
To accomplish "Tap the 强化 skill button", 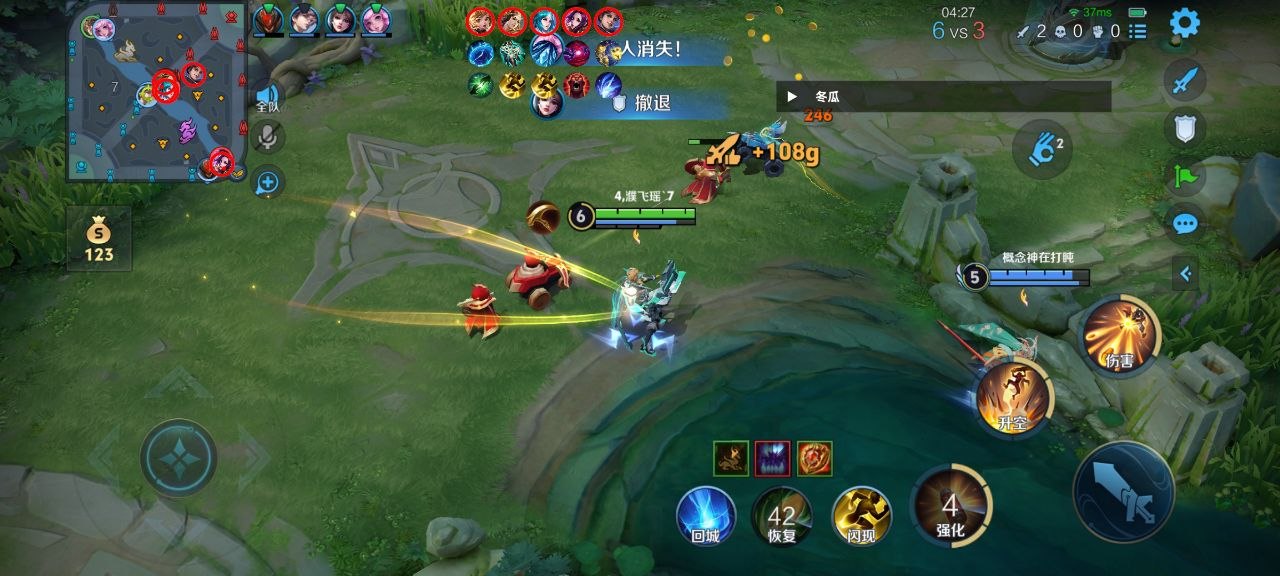I will 950,506.
